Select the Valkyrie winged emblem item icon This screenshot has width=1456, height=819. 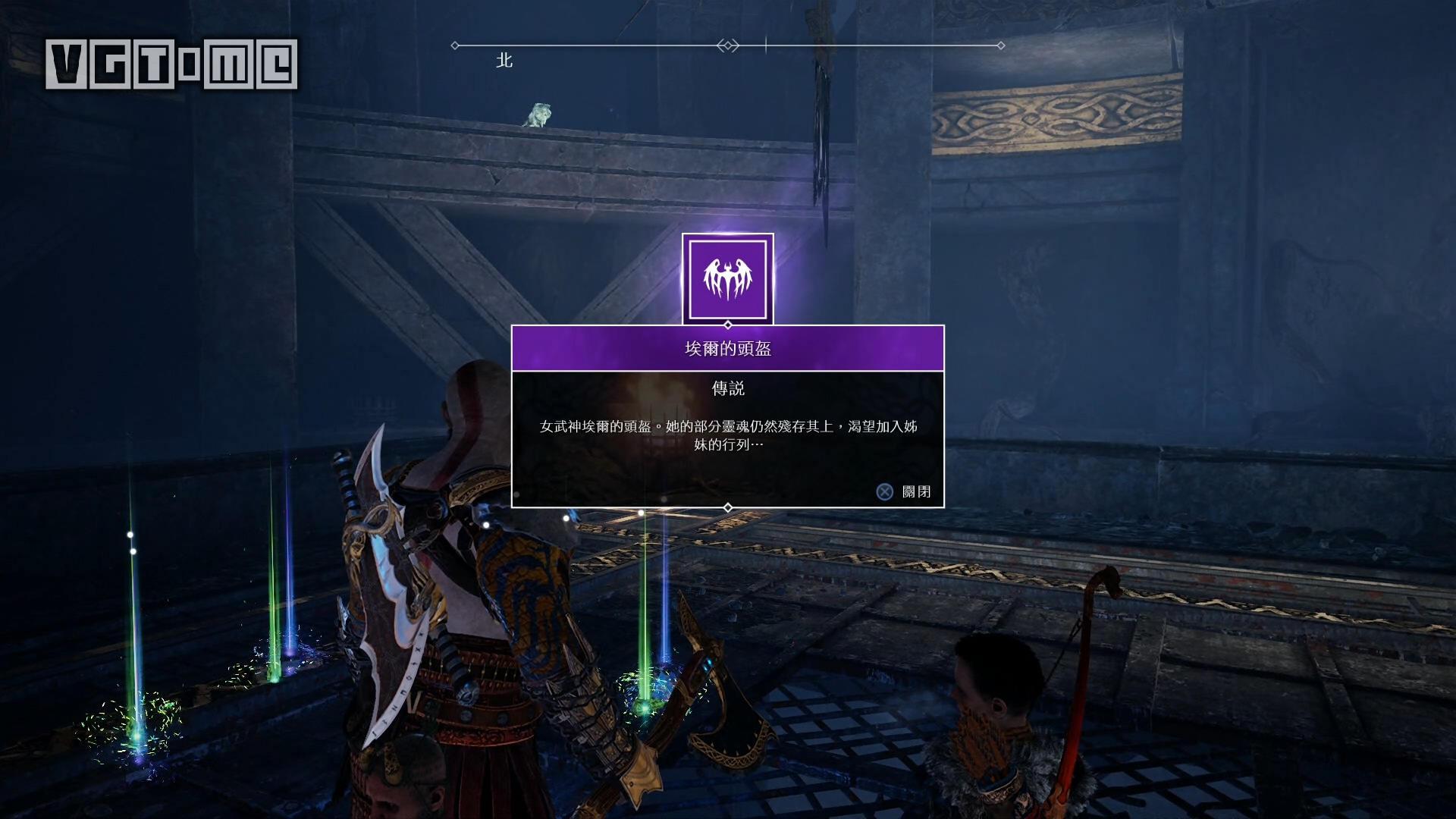click(x=728, y=278)
